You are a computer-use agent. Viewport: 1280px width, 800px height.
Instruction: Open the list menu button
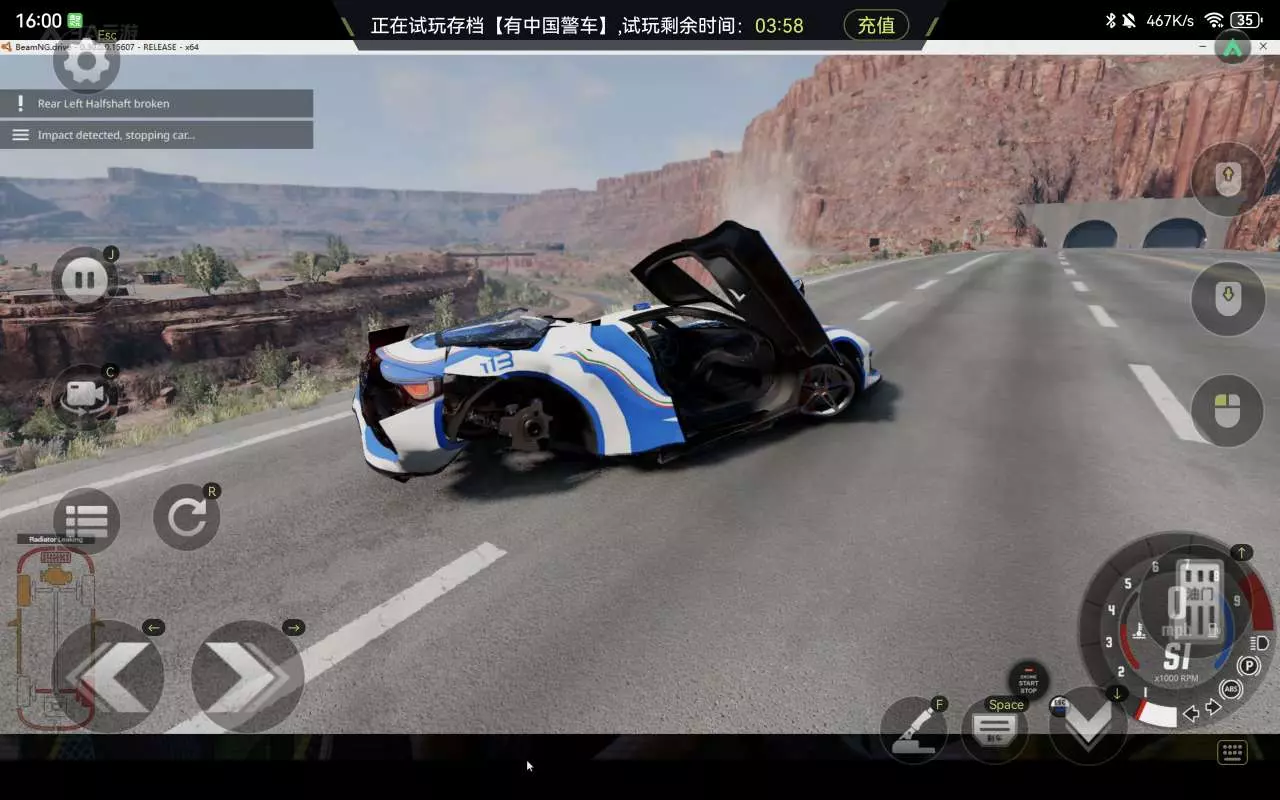coord(86,521)
